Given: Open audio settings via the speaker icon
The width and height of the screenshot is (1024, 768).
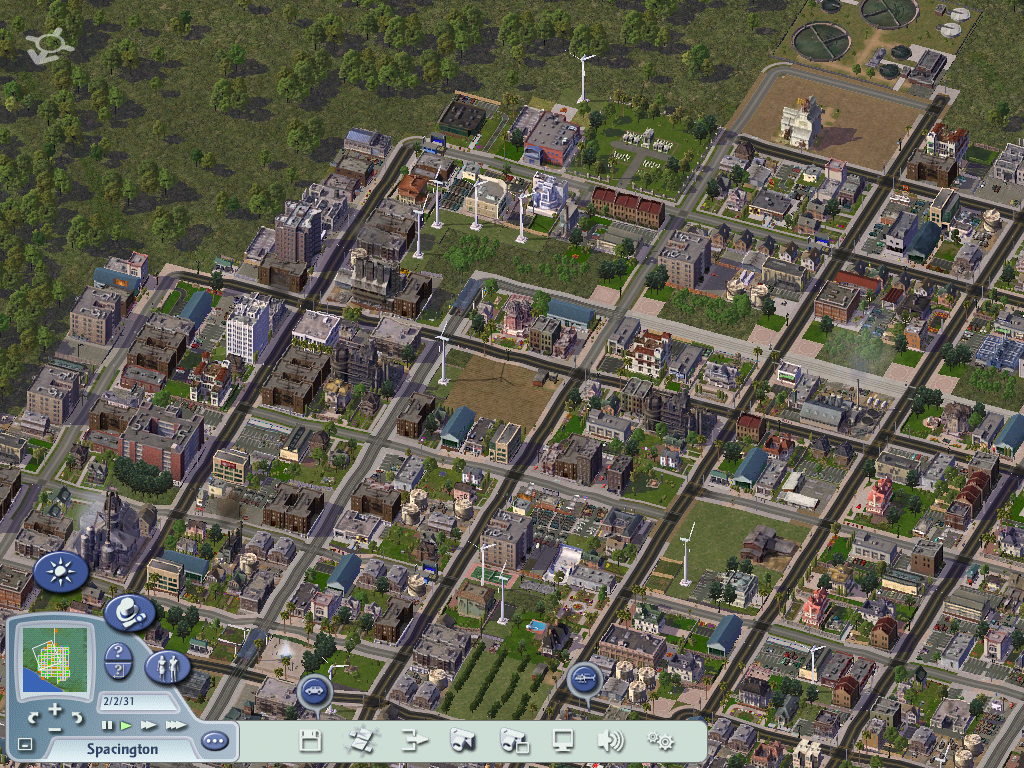Looking at the screenshot, I should pyautogui.click(x=610, y=741).
